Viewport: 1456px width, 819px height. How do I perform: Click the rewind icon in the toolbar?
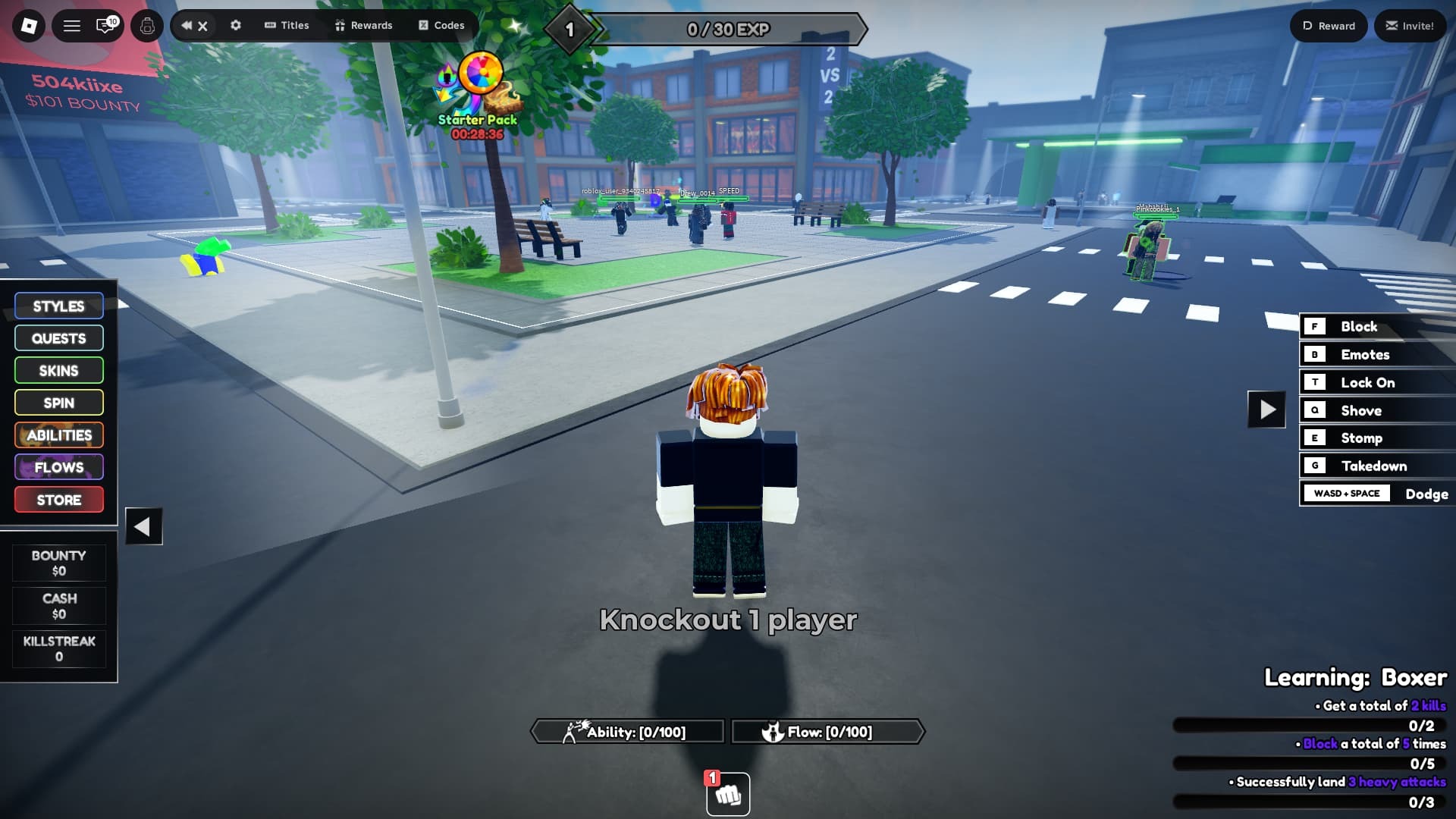coord(185,25)
